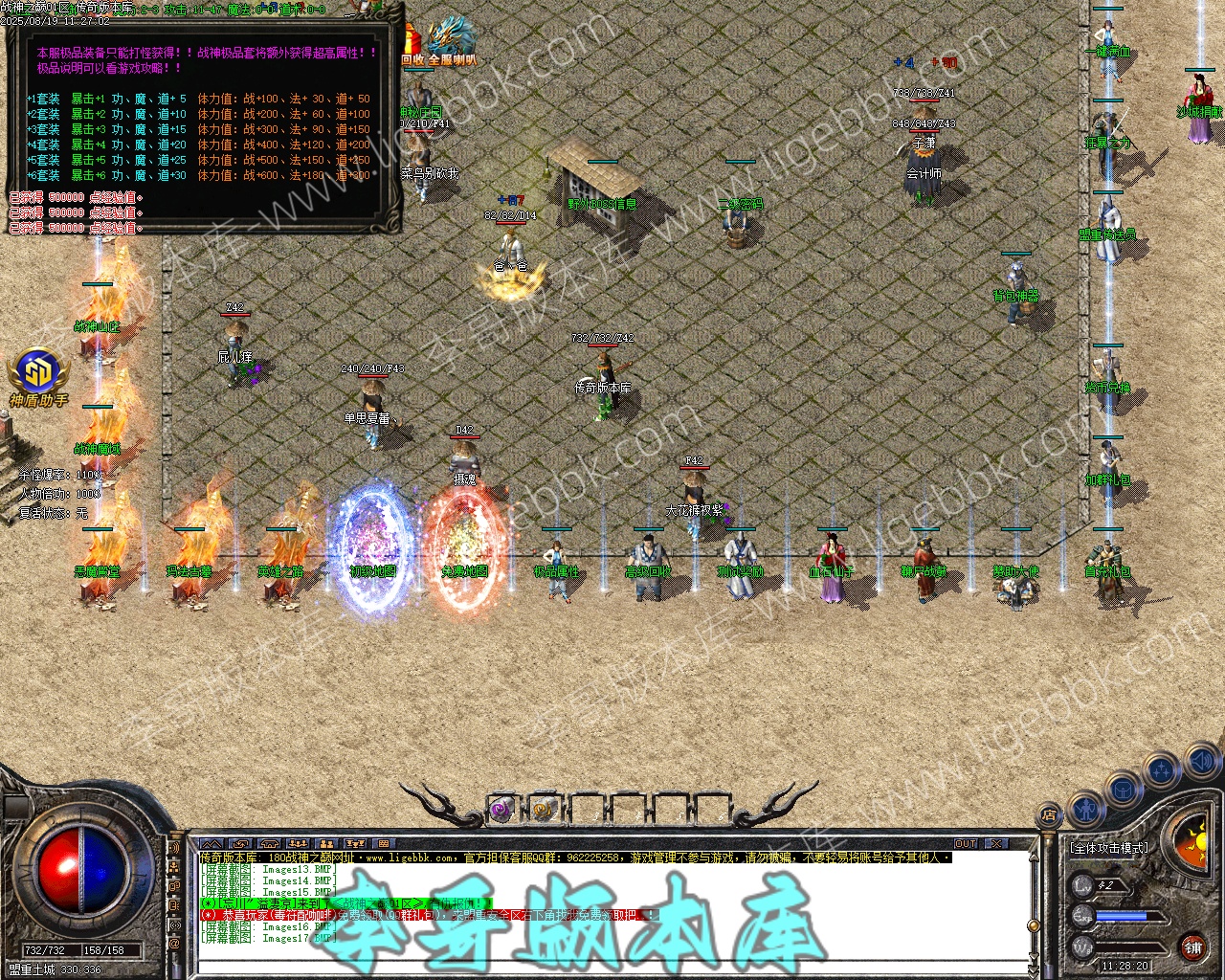Click the OUT button above the chat
Screen dimensions: 1225x980
966,844
